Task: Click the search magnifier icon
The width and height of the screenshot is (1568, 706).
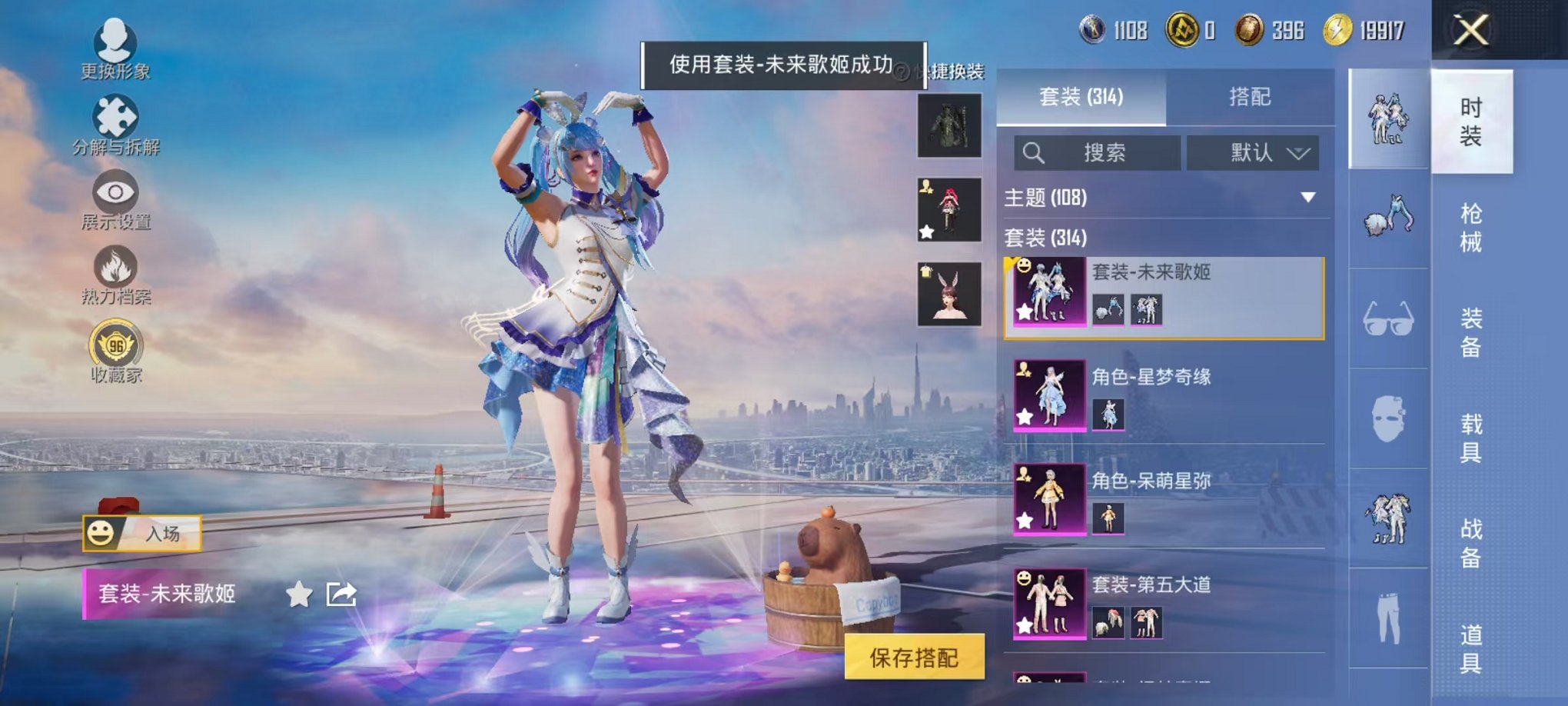Action: (1035, 152)
